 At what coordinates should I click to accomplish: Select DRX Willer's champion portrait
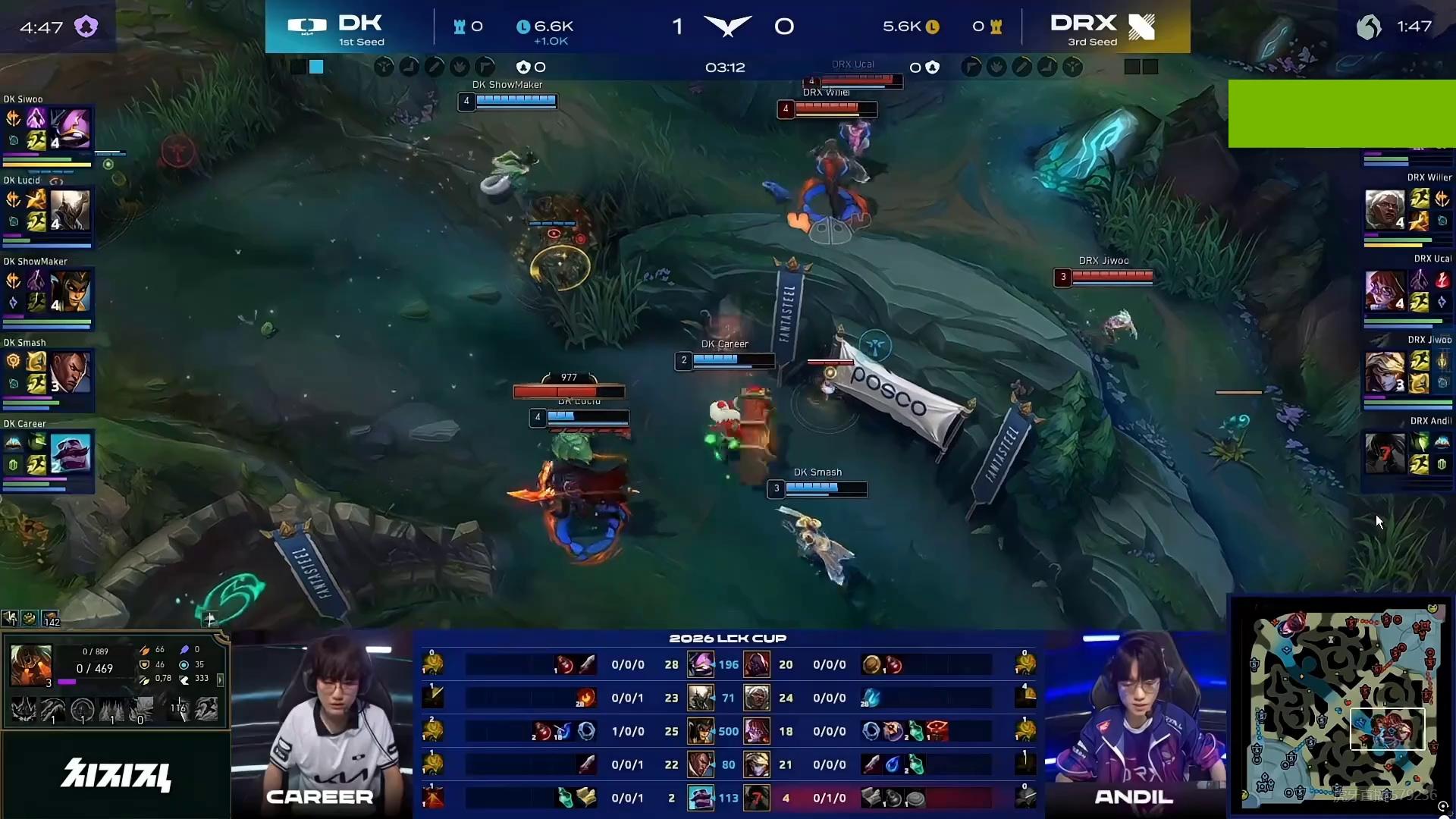tap(1384, 210)
